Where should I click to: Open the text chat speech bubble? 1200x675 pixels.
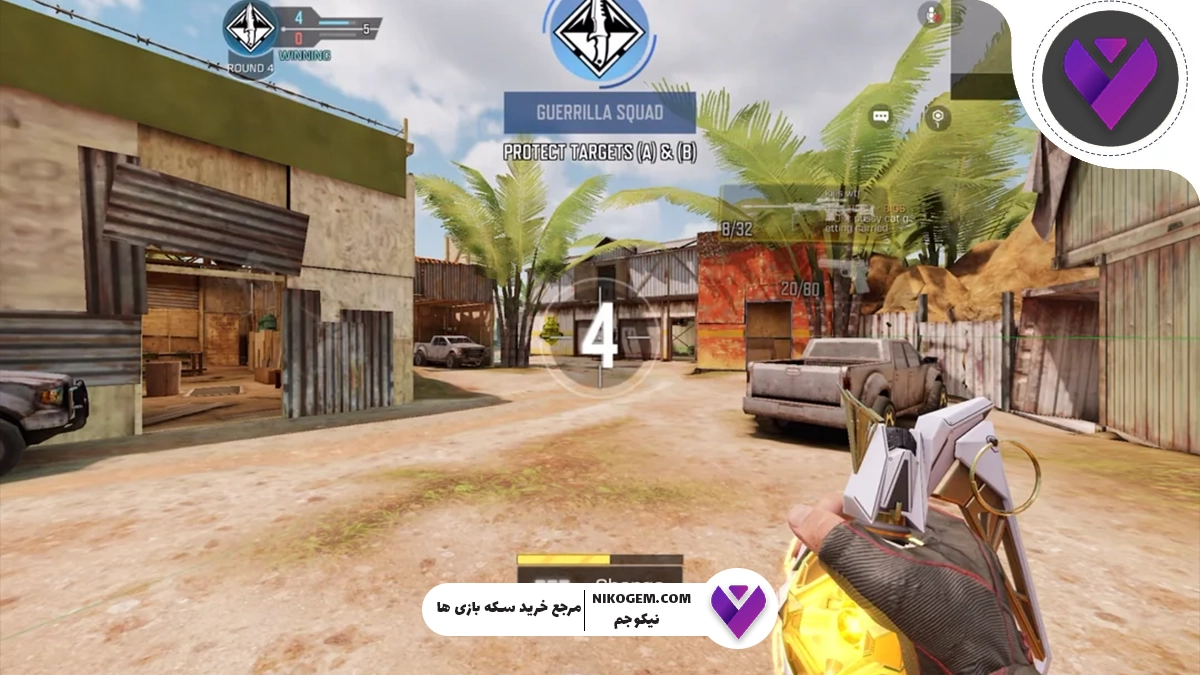pyautogui.click(x=880, y=117)
